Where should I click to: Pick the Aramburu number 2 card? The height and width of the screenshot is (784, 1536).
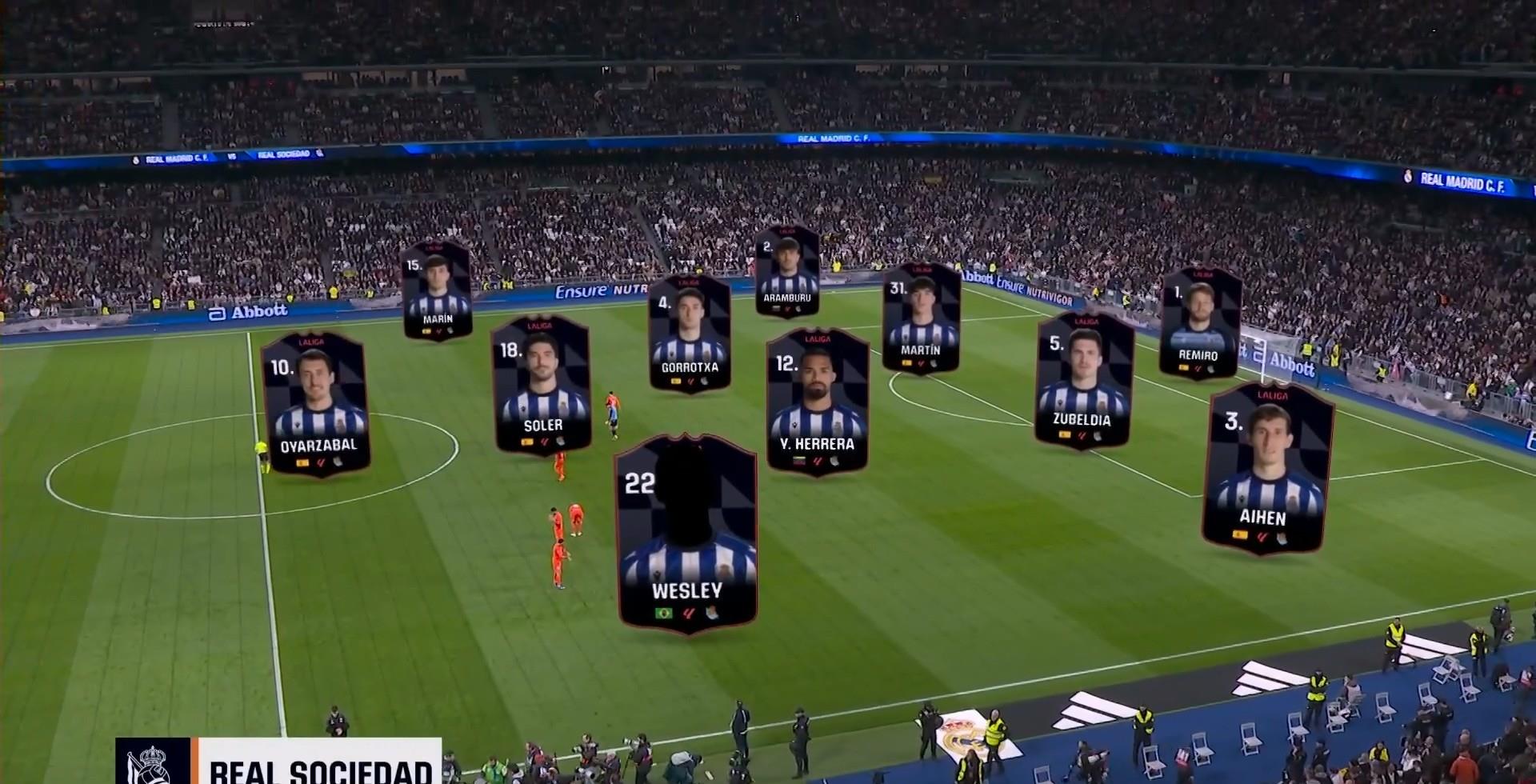[787, 271]
